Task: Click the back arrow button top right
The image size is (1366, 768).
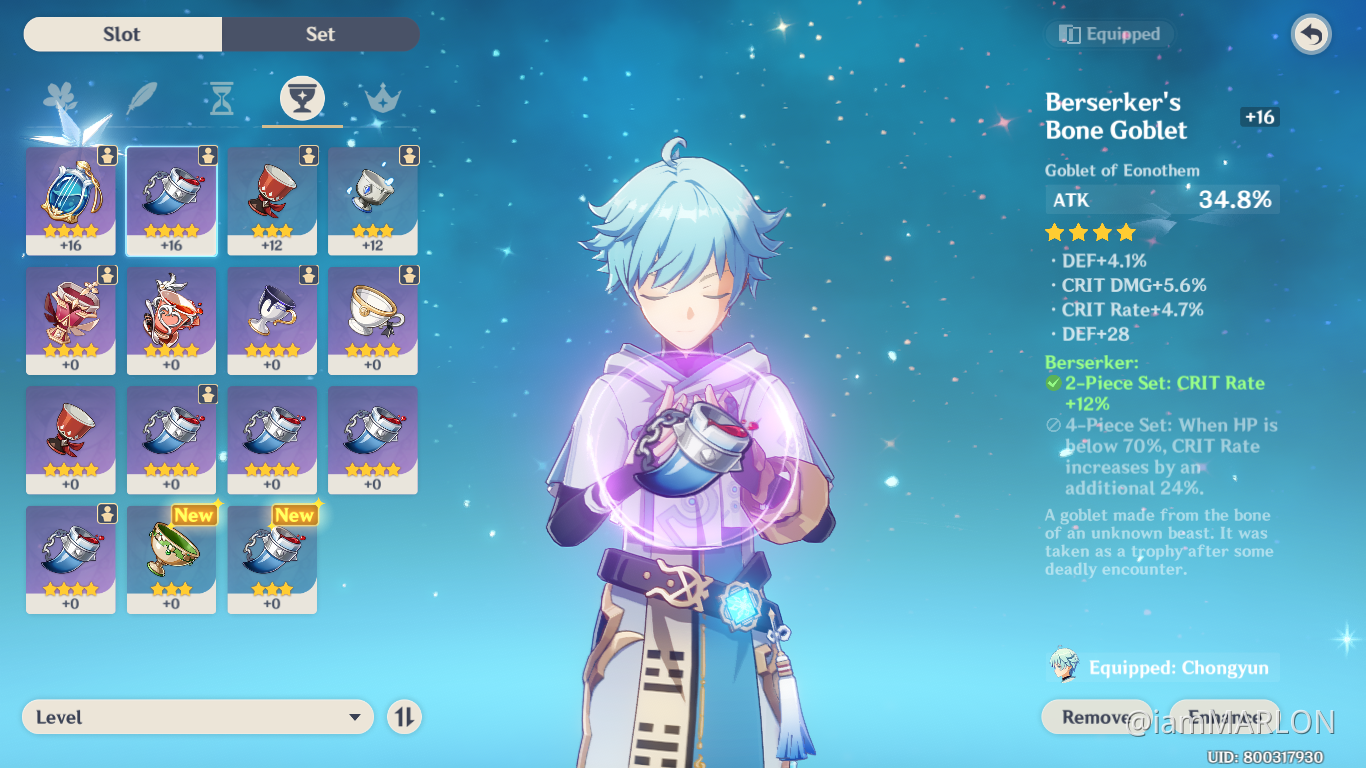Action: 1309,34
